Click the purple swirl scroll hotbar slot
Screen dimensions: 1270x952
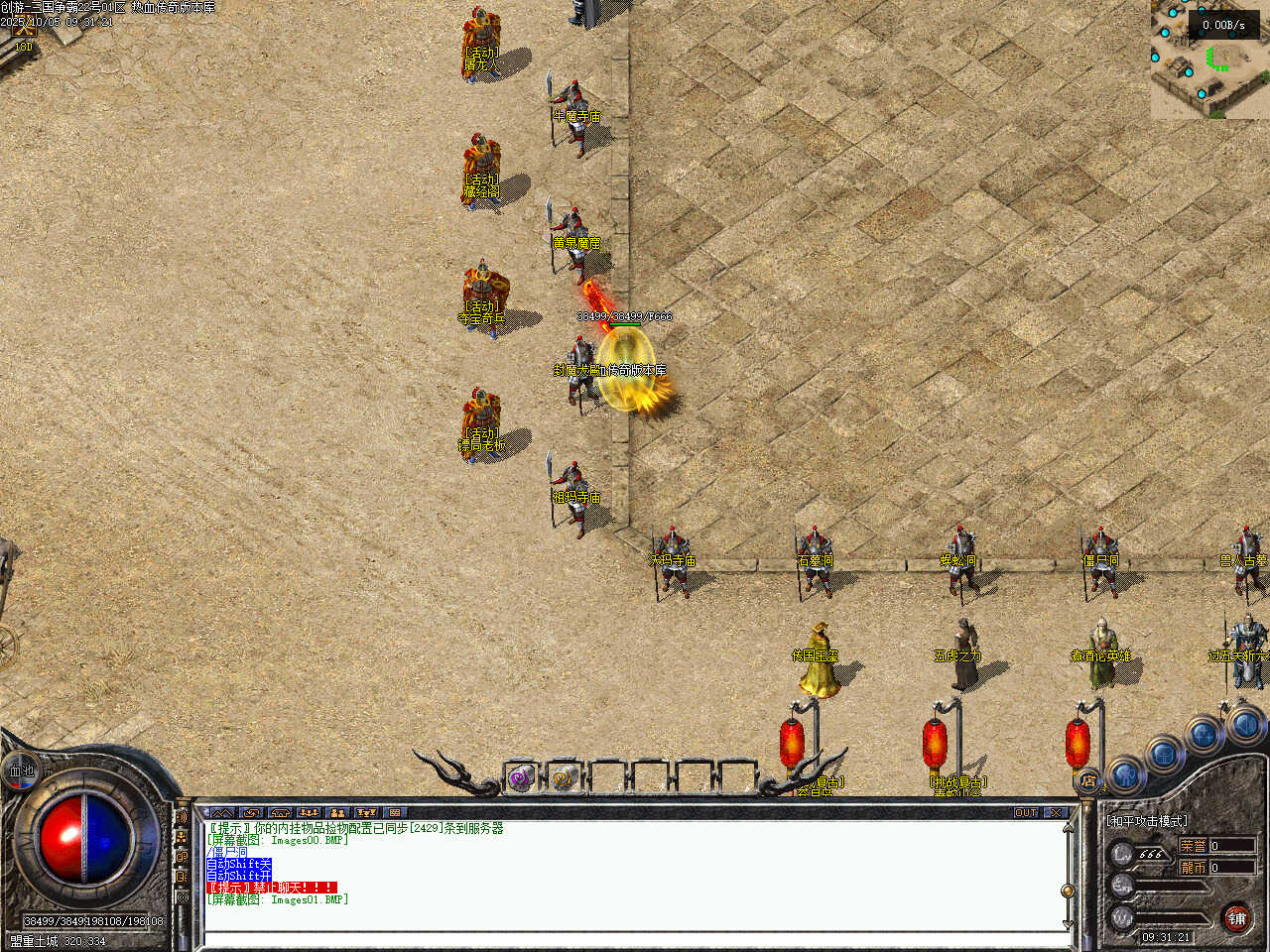[521, 778]
